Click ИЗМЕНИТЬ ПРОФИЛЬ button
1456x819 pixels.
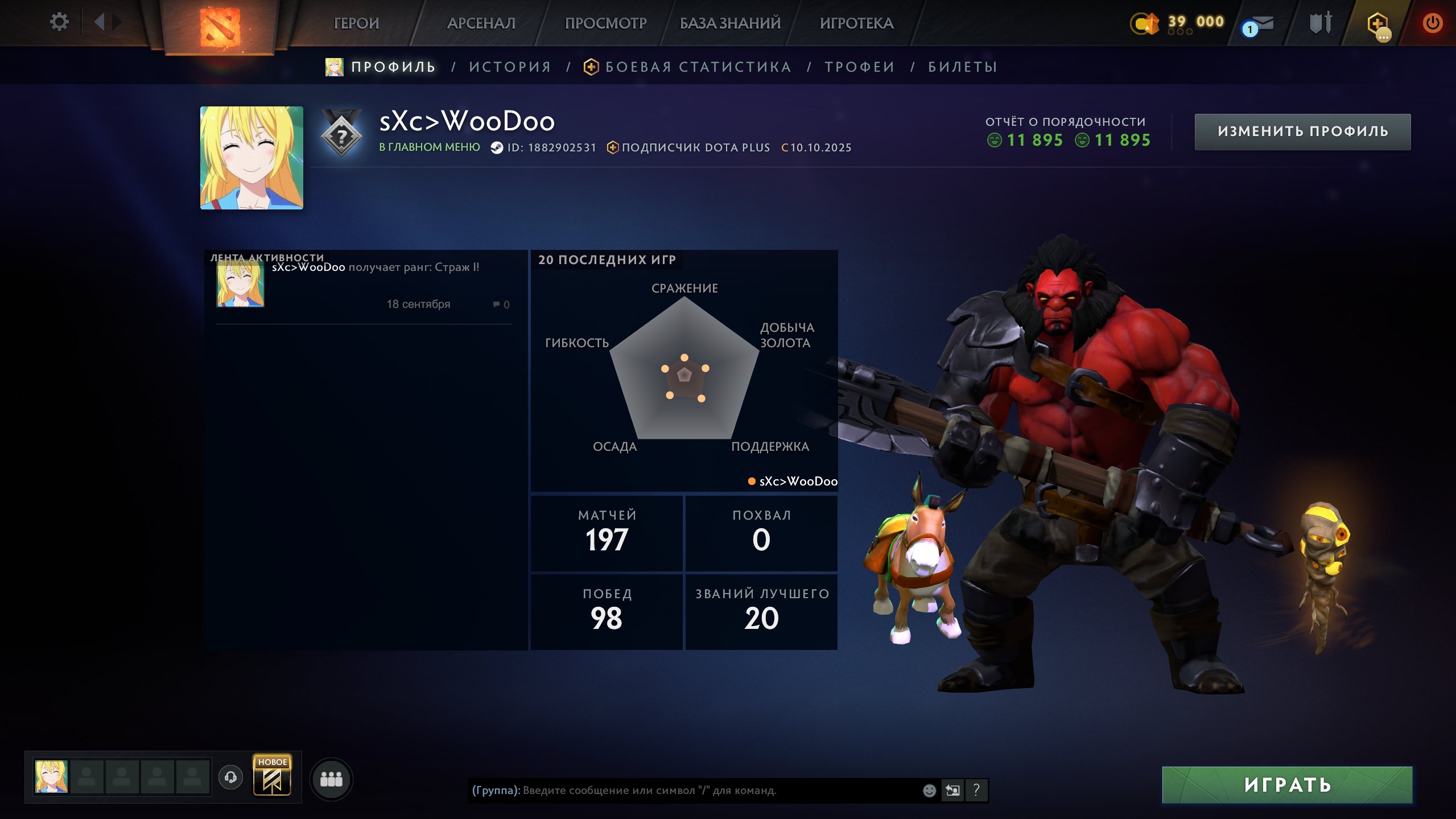[1302, 131]
